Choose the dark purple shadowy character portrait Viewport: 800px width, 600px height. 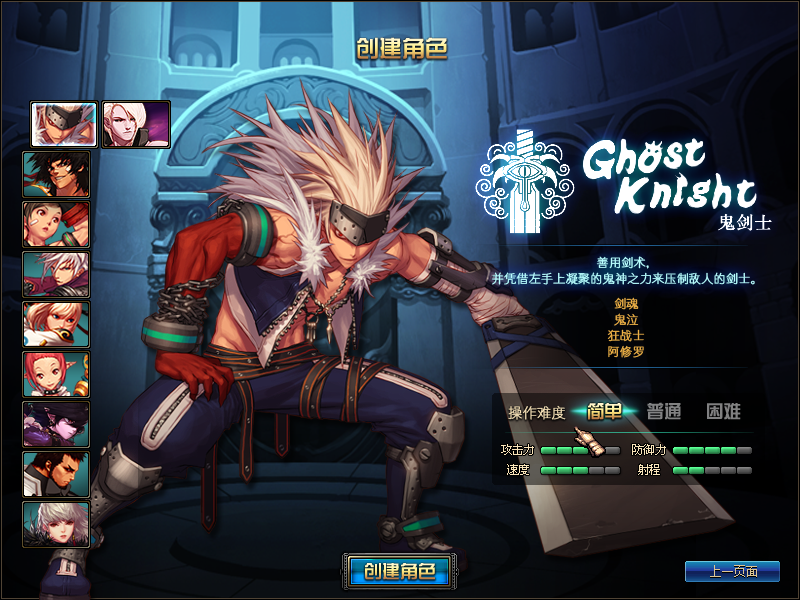tap(56, 424)
